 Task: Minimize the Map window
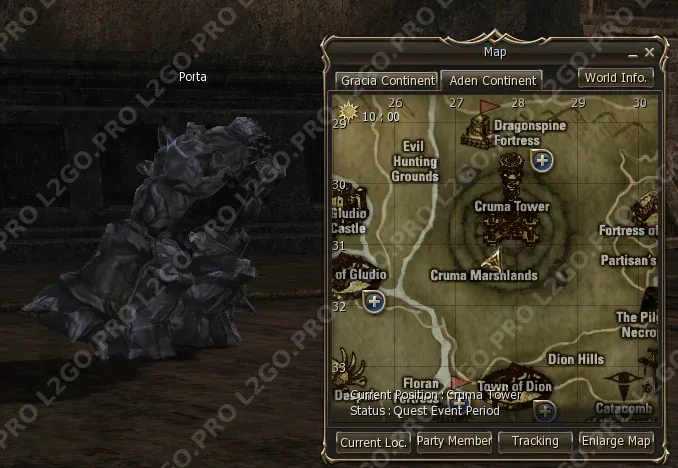pos(633,53)
